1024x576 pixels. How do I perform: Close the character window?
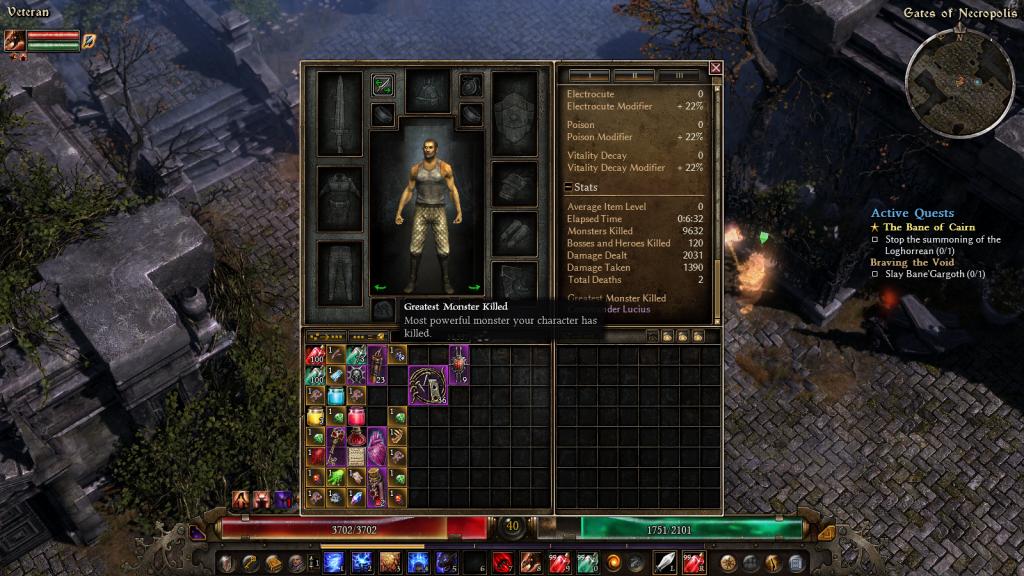point(715,68)
